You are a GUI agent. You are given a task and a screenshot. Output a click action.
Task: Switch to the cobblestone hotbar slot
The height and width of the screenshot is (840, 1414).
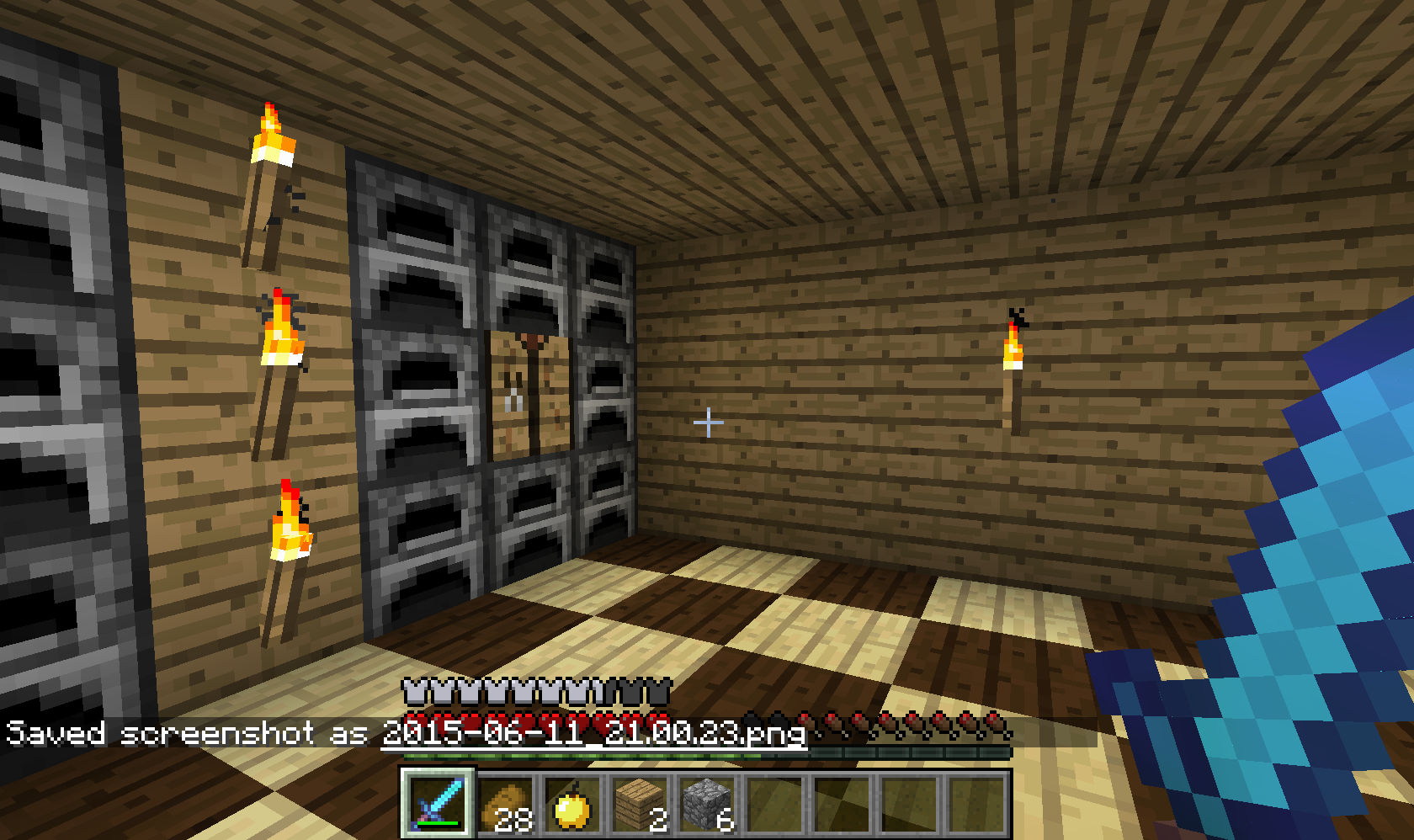pyautogui.click(x=706, y=805)
